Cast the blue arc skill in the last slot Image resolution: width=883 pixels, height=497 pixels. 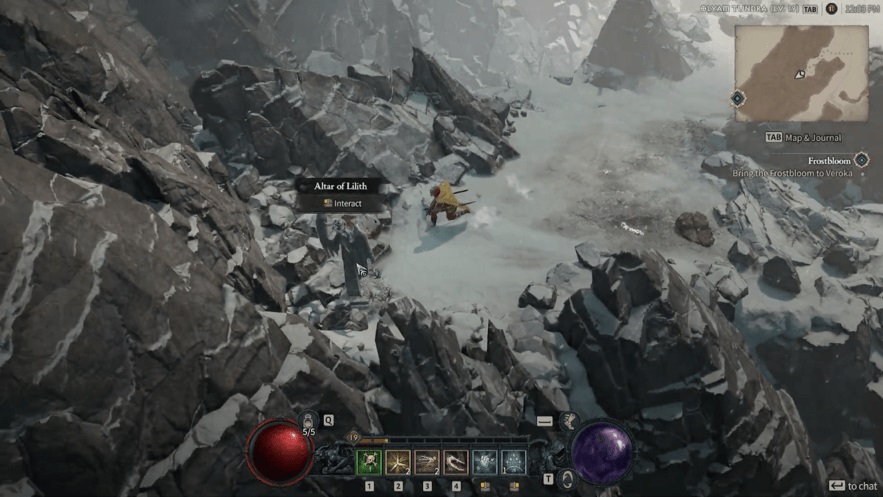[514, 462]
